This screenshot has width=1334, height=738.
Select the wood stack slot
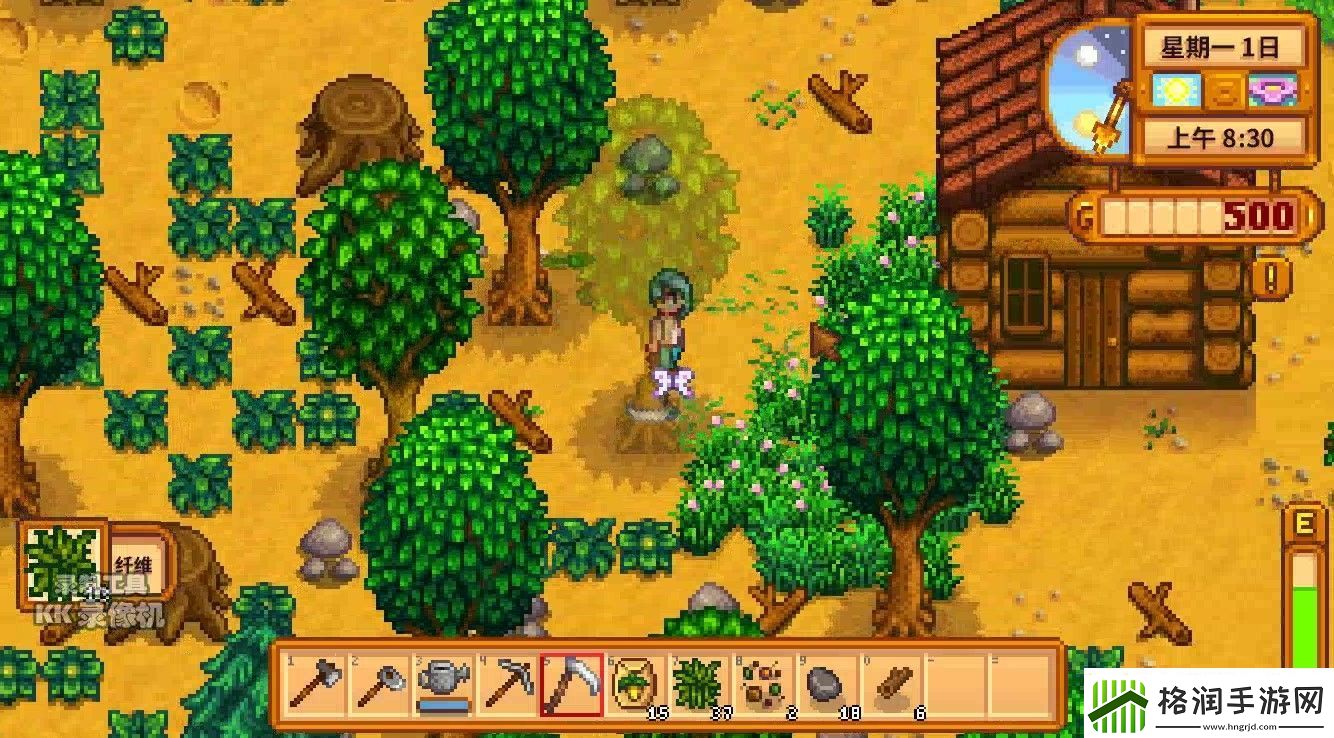892,685
